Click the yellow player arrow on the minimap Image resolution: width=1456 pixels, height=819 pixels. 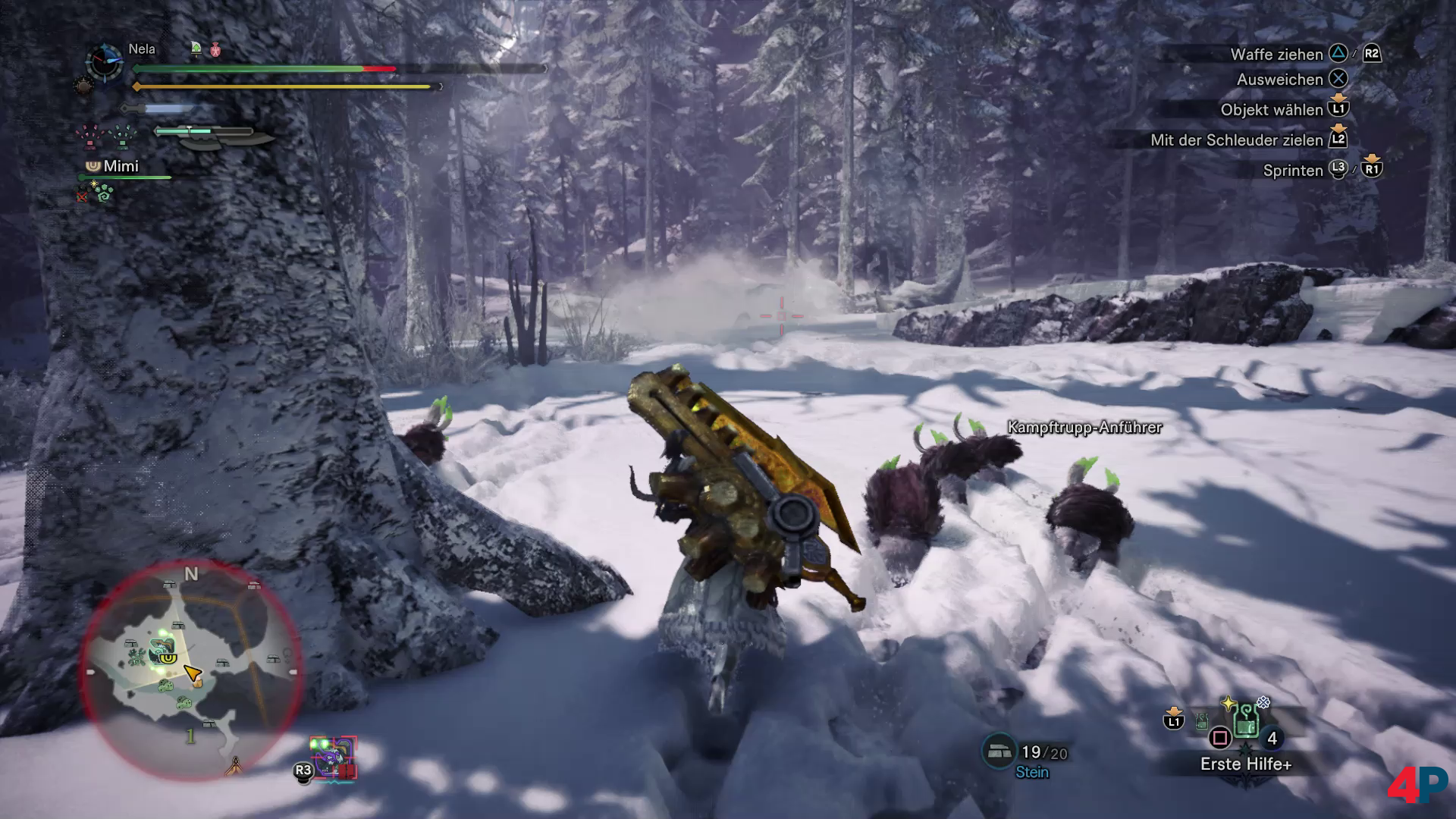tap(192, 673)
